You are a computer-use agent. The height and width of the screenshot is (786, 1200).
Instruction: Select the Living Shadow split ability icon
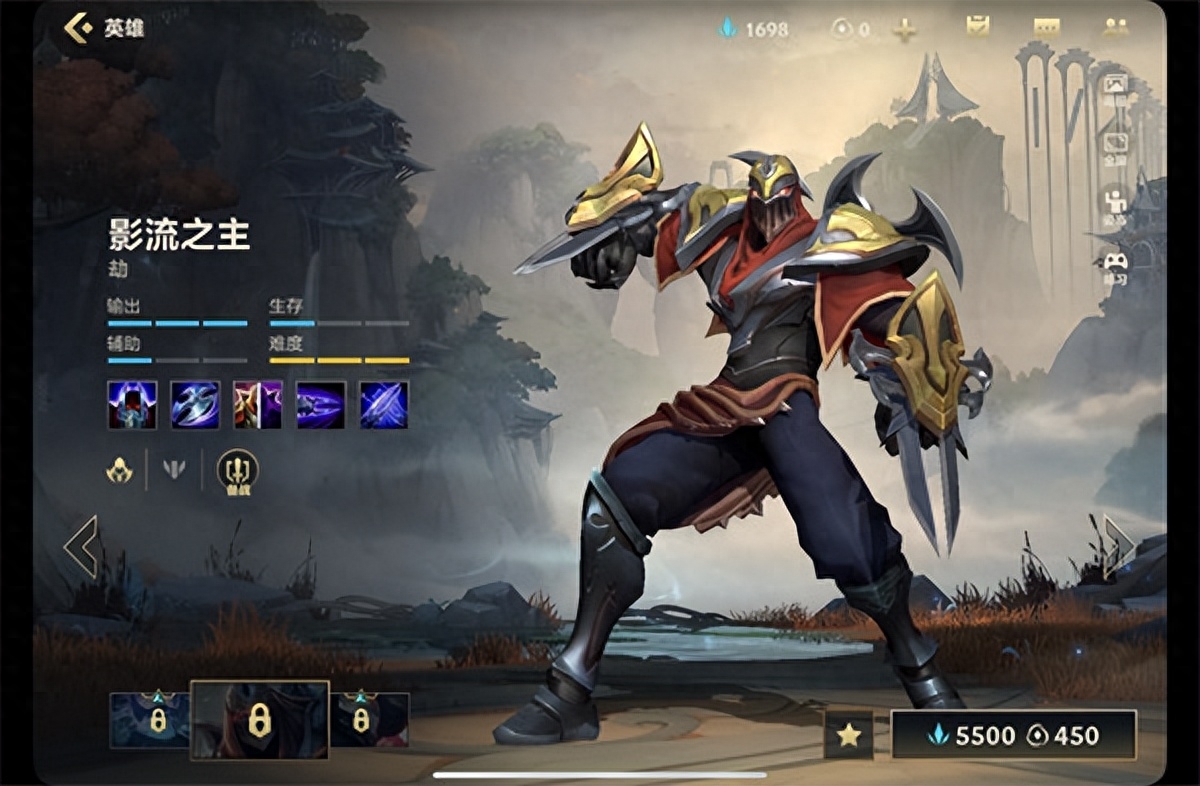(x=258, y=404)
